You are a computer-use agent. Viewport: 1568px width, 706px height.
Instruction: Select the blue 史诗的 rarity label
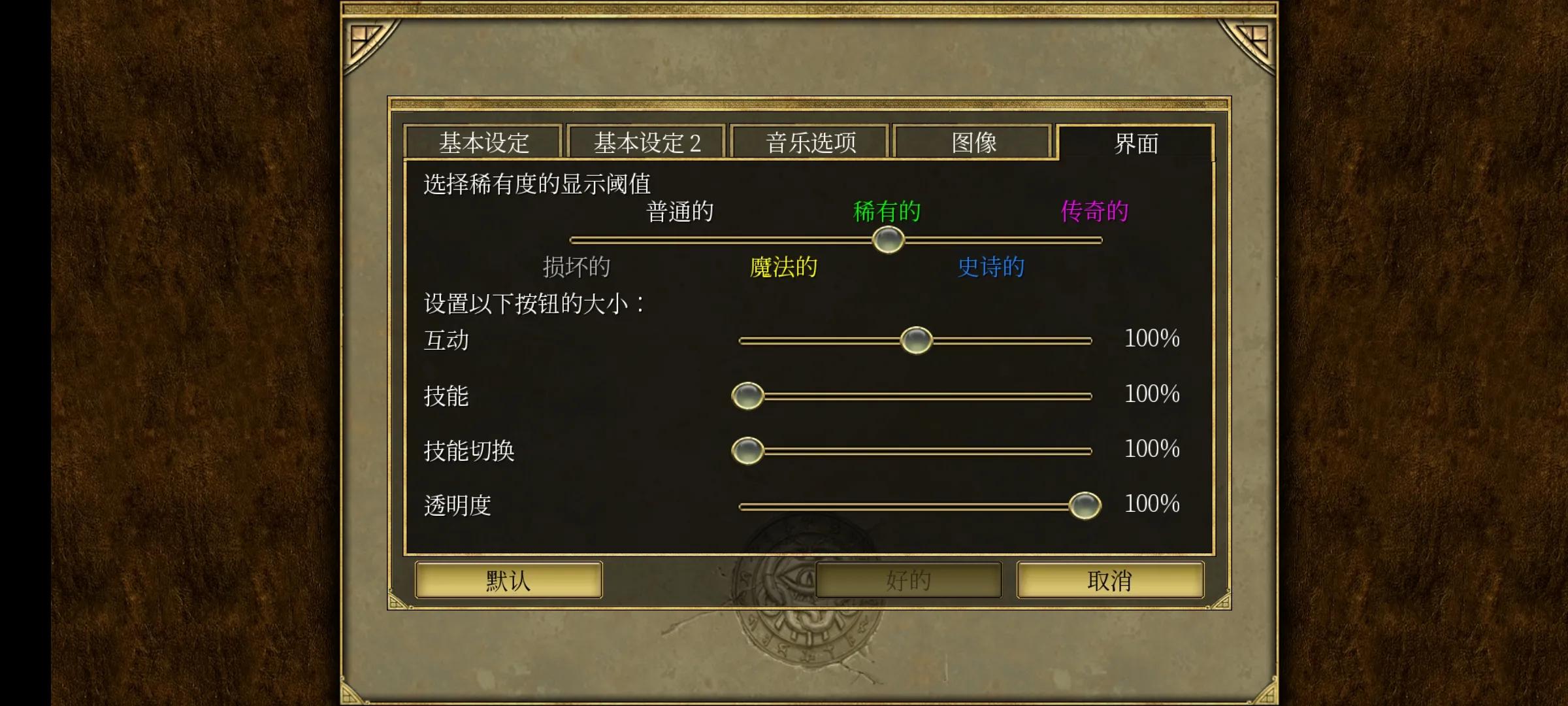[990, 267]
